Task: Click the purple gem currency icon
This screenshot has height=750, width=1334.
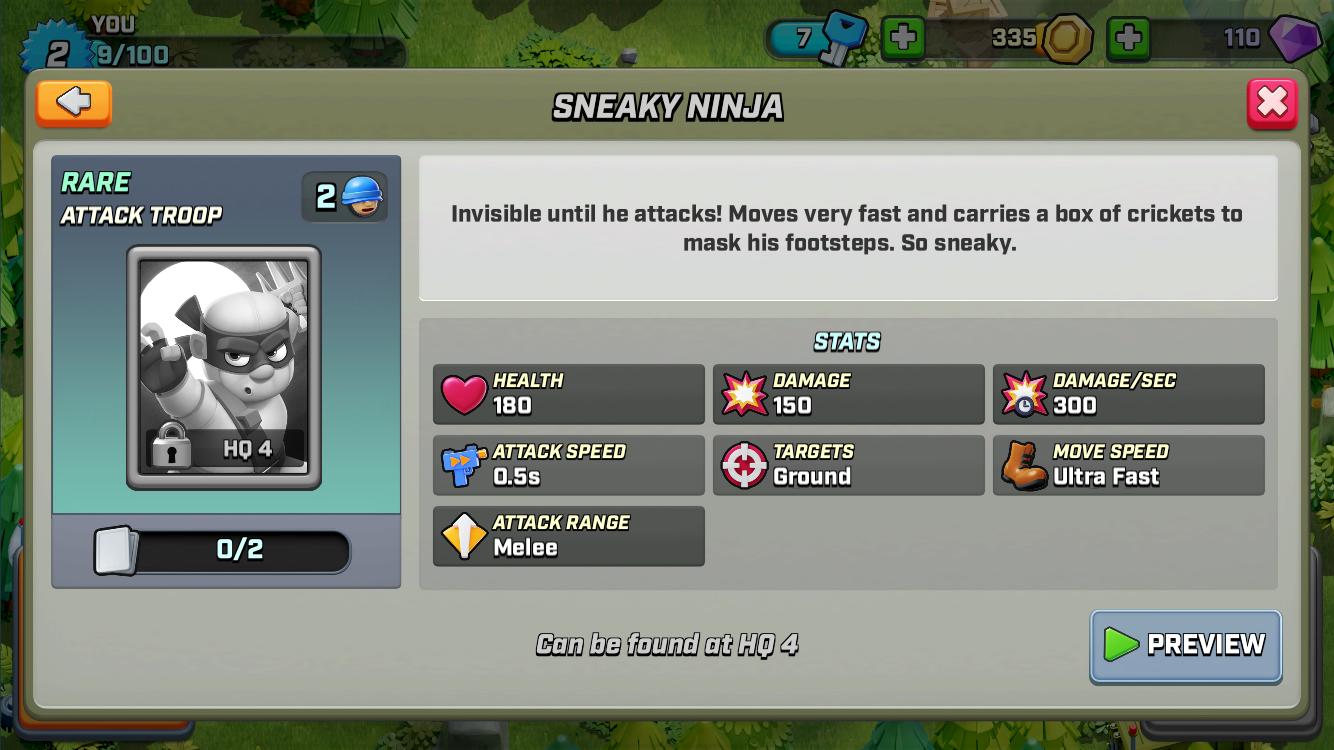Action: [1294, 39]
